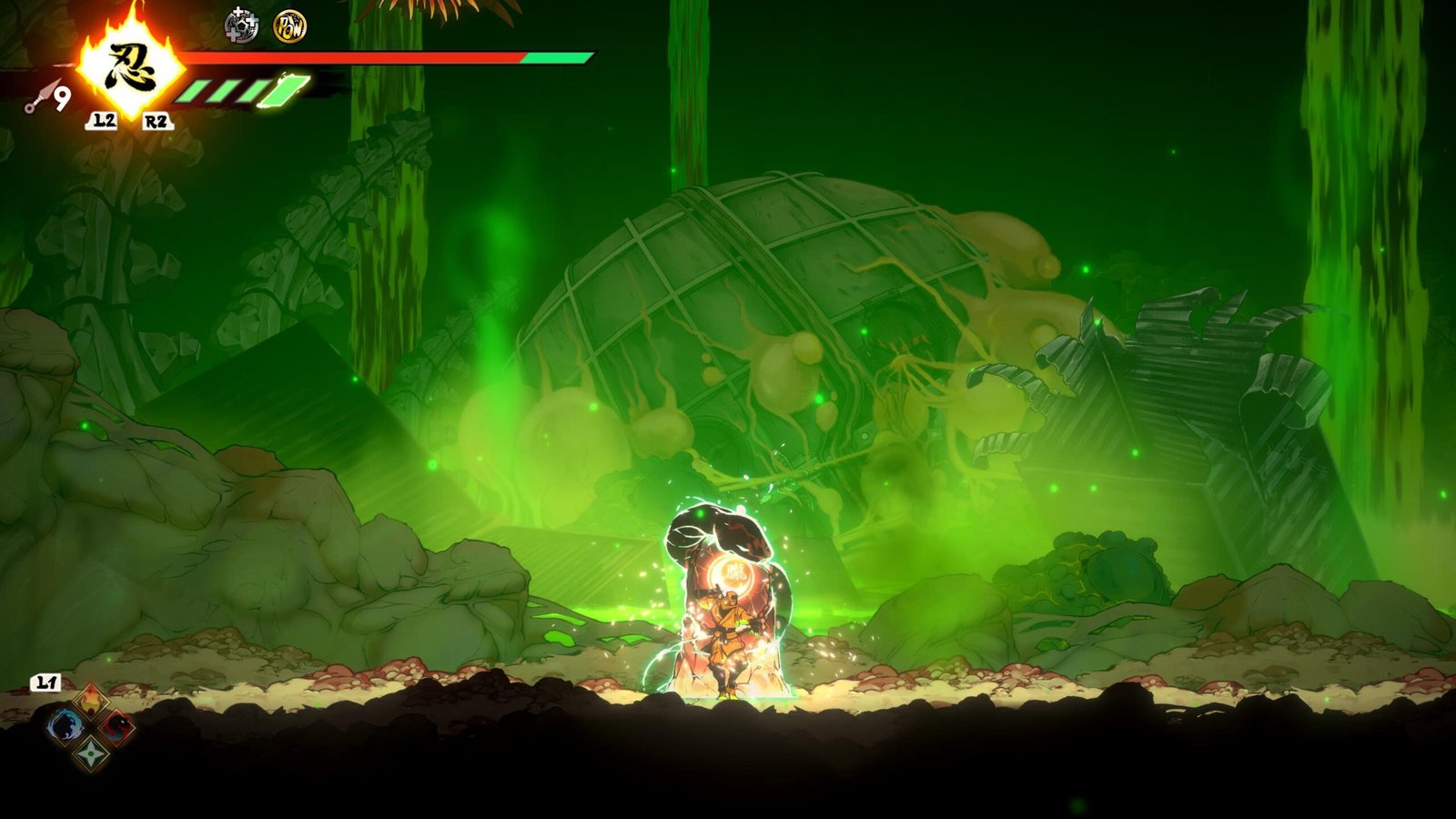Screen dimensions: 1456x819
Task: Activate the blue water dragon Ninpo
Action: (65, 727)
